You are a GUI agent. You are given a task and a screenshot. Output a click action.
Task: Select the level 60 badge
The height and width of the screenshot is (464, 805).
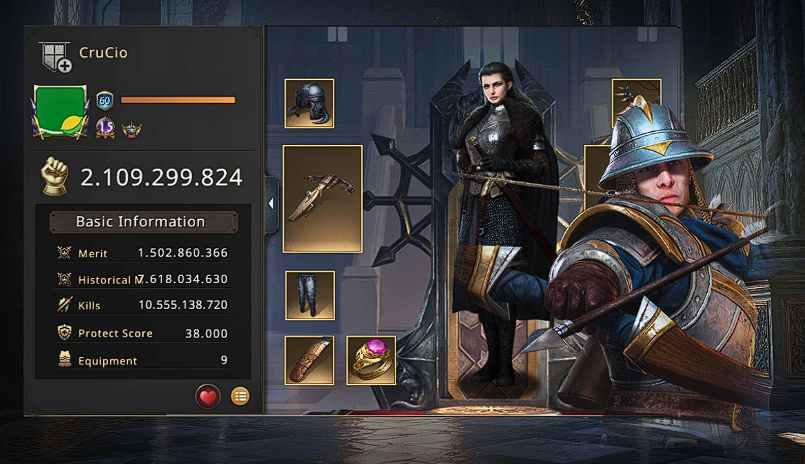[x=104, y=100]
